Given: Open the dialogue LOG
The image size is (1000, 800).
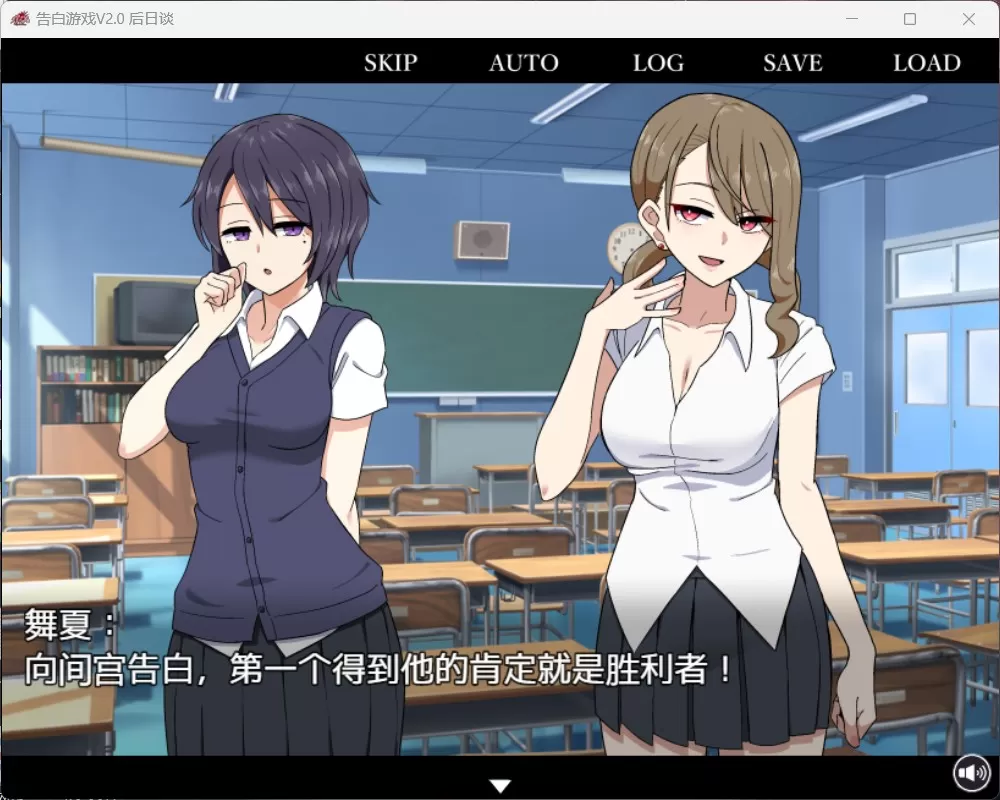Looking at the screenshot, I should (658, 63).
